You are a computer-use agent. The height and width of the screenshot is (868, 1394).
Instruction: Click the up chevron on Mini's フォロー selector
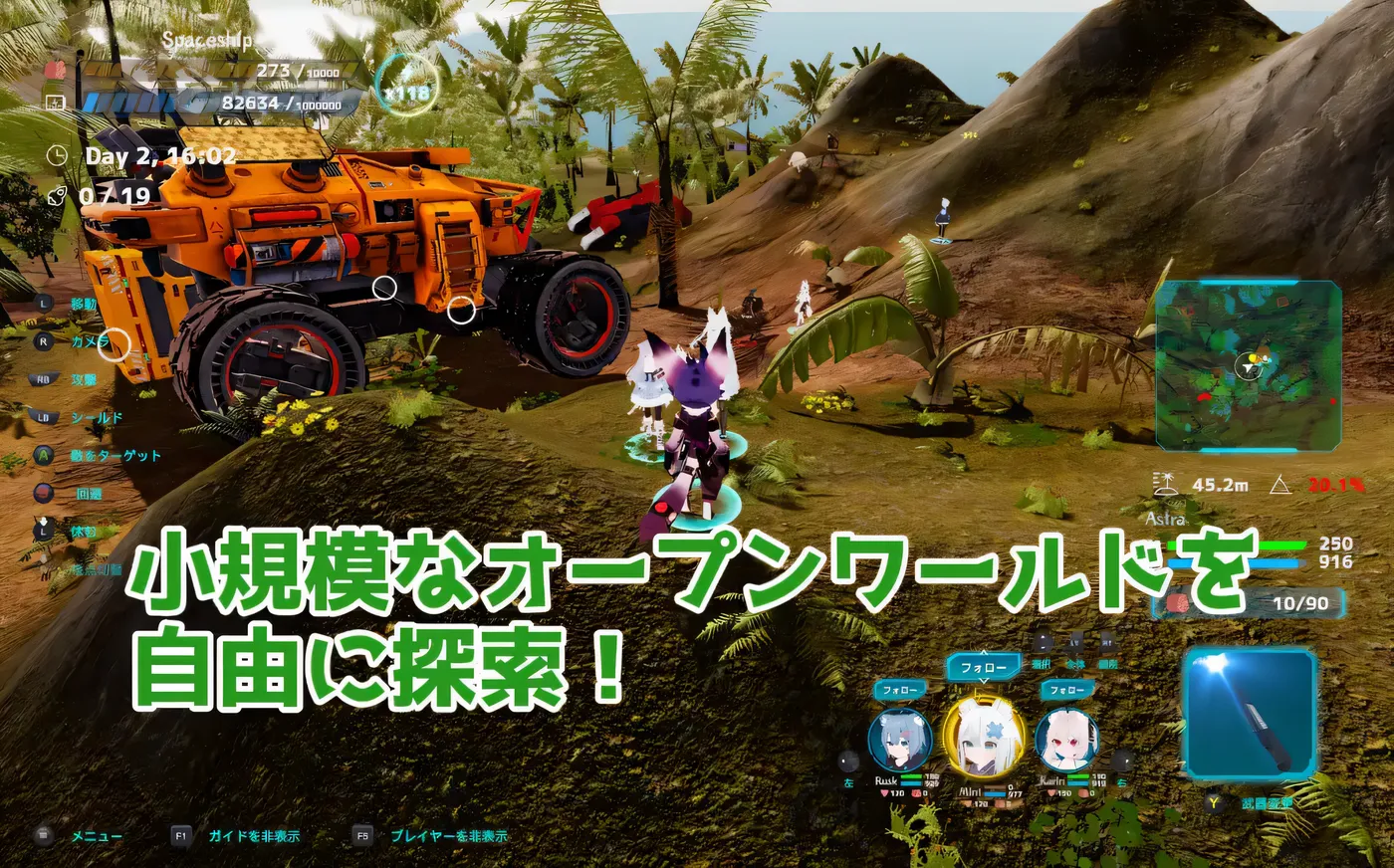[x=984, y=653]
